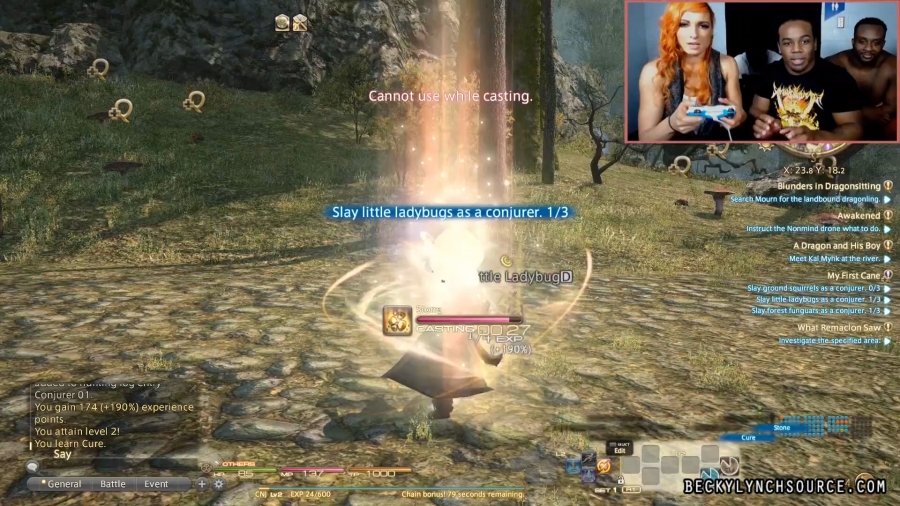The width and height of the screenshot is (900, 506).
Task: Click the speech bubble chat icon
Action: pos(33,466)
